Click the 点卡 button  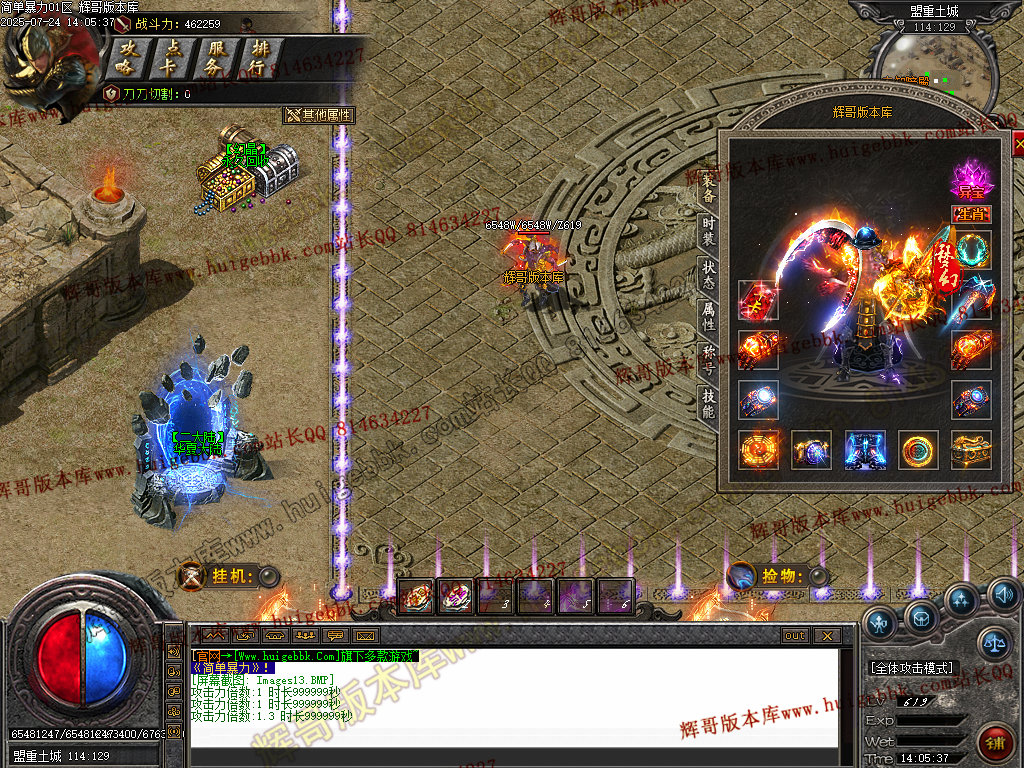tap(172, 58)
